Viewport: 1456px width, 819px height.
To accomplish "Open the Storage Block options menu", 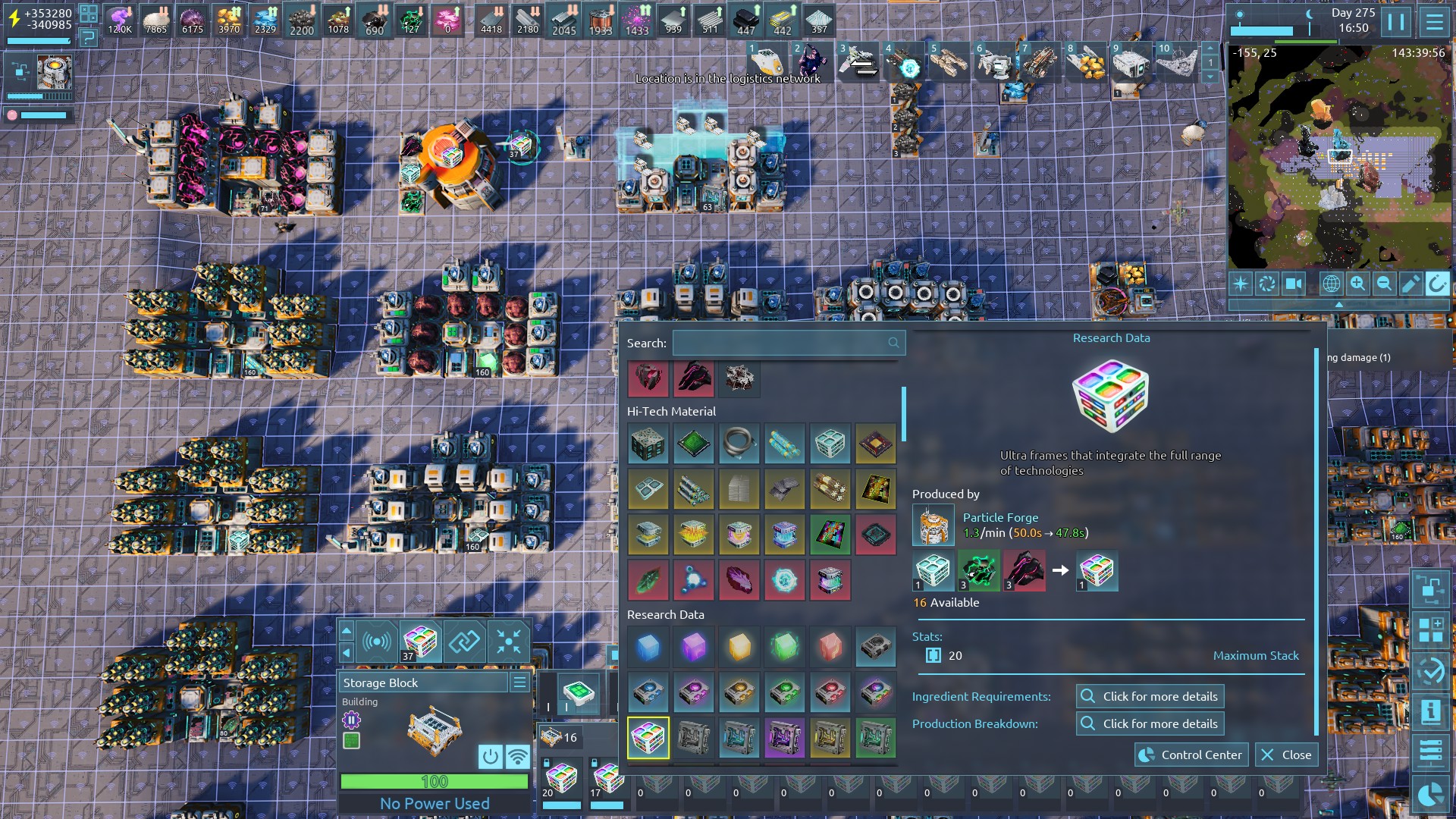I will [x=519, y=682].
